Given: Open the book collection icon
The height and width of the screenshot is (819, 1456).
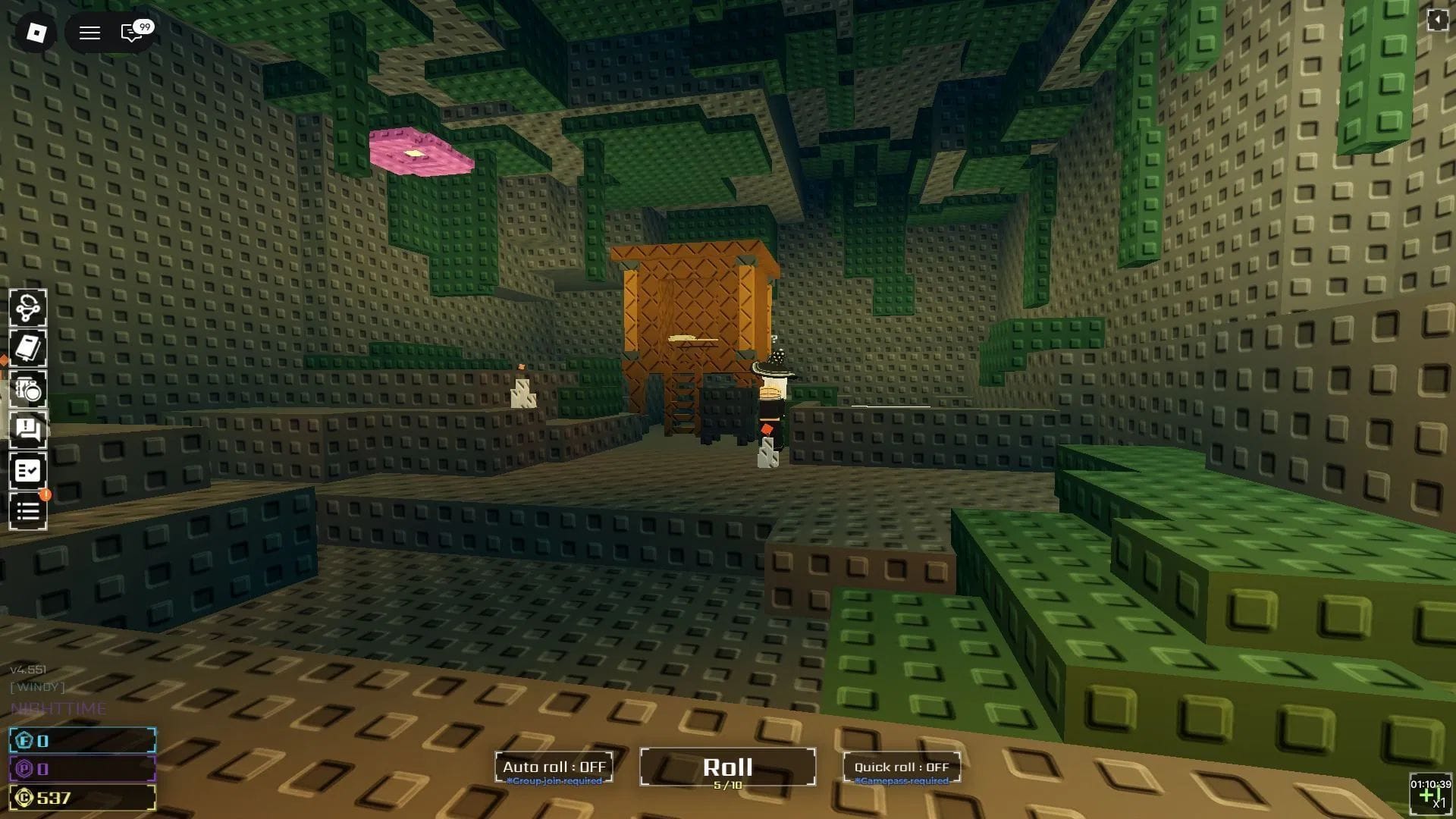Looking at the screenshot, I should 28,349.
